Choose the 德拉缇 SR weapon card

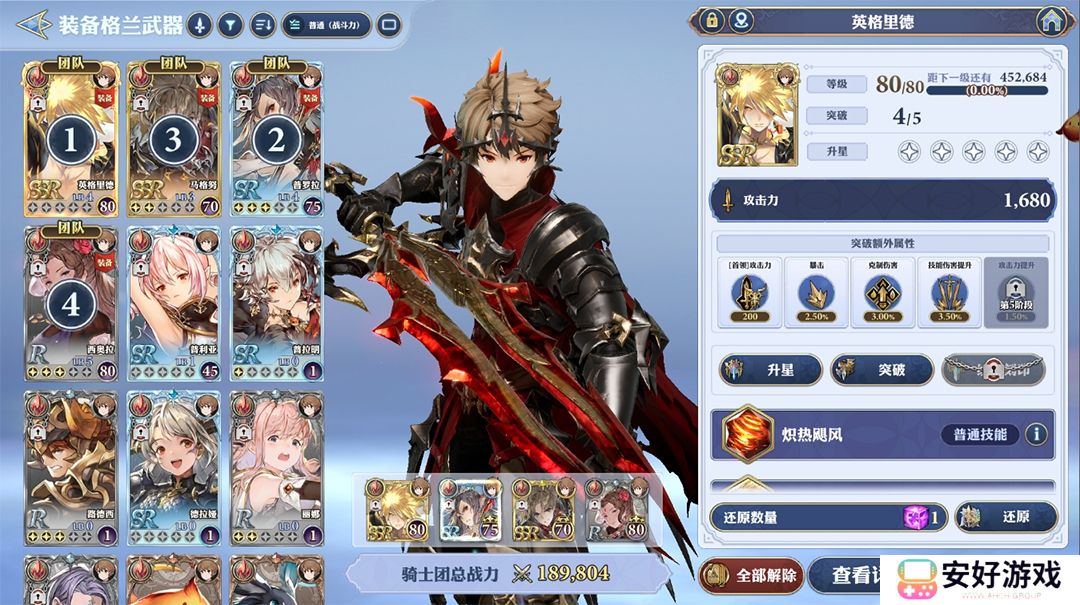174,468
